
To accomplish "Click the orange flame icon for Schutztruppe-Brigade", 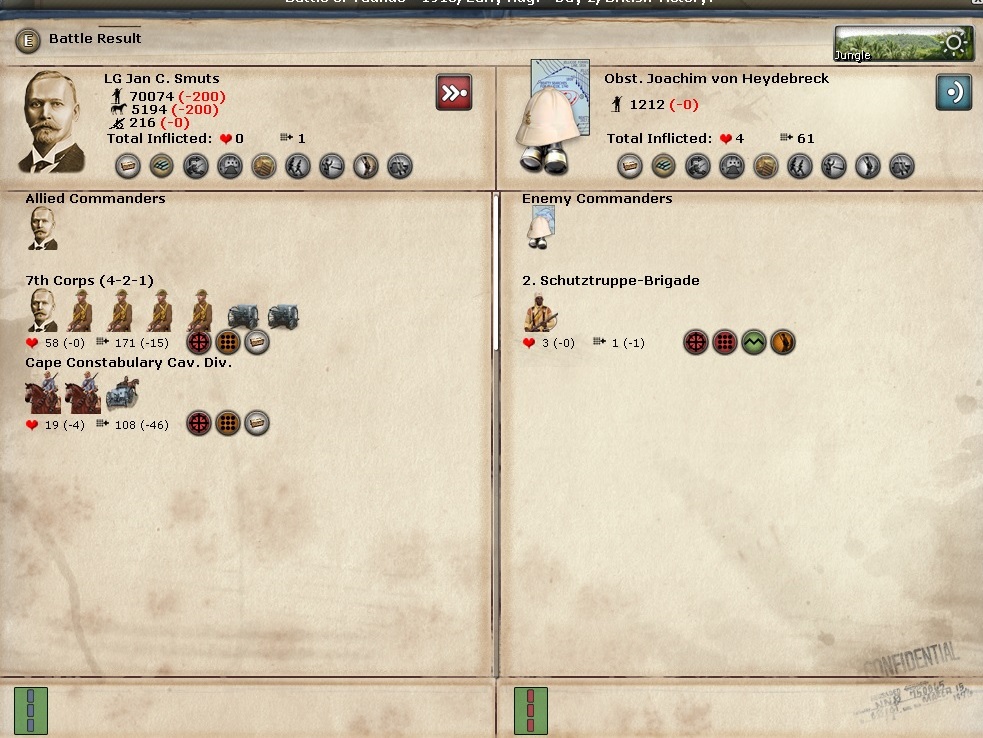I will tap(783, 343).
